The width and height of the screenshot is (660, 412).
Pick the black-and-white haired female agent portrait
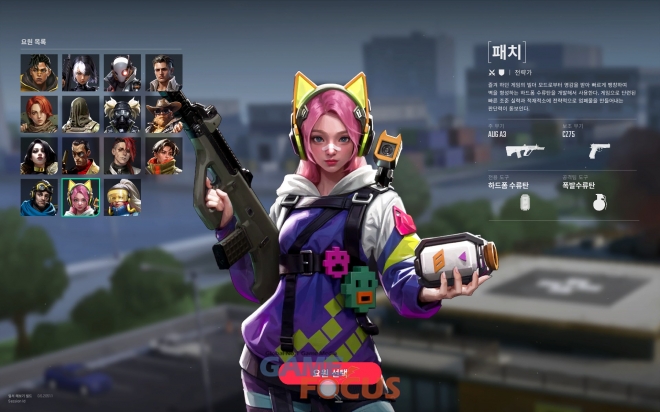pos(80,73)
